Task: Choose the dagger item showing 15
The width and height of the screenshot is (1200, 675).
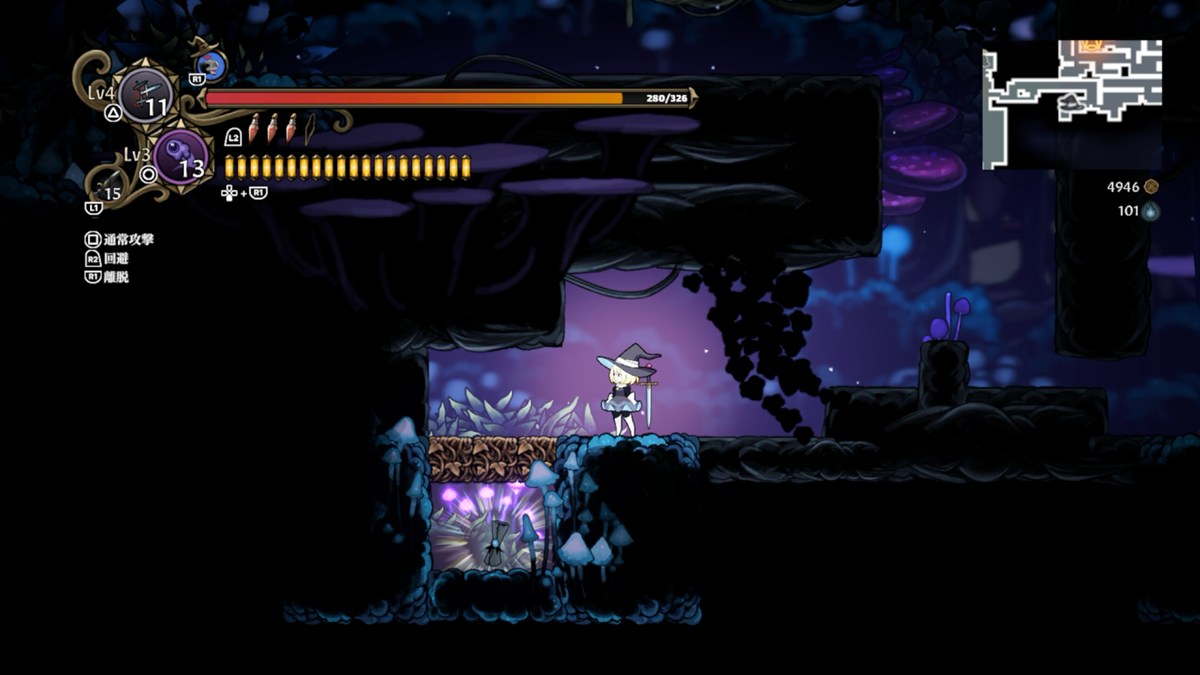Action: 110,188
